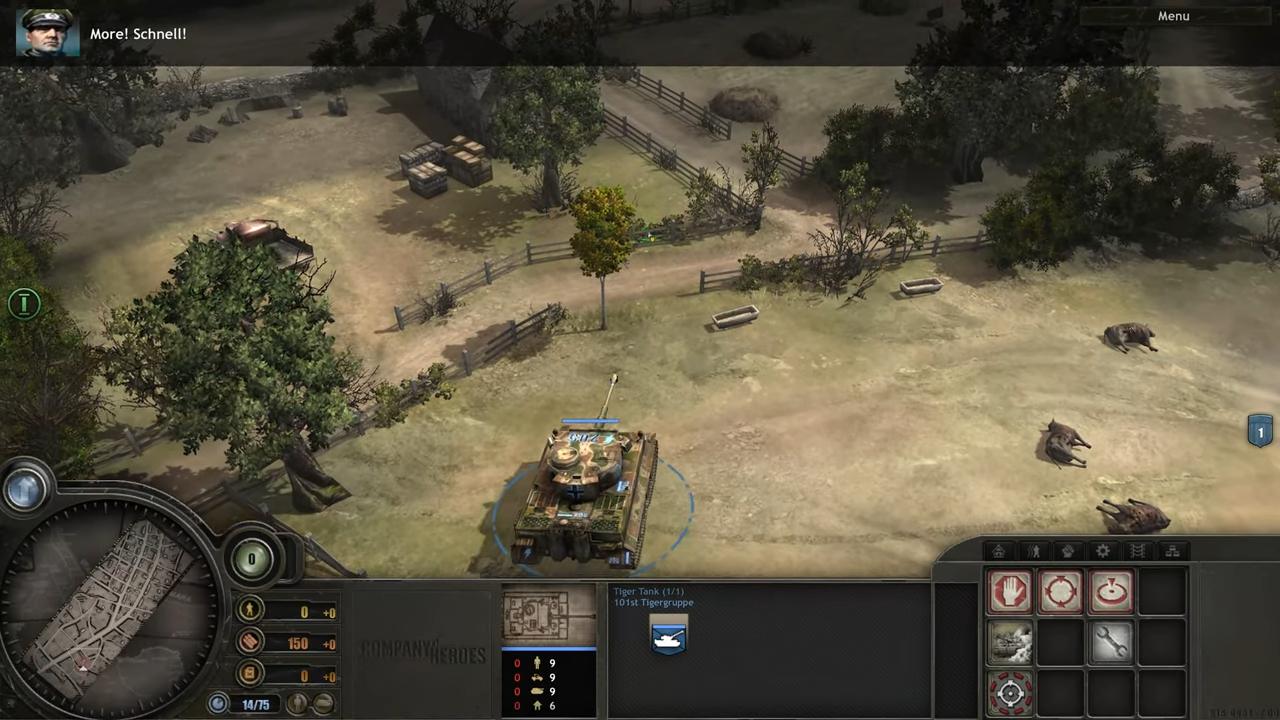Choose the Attack Ground target command

(x=1111, y=591)
